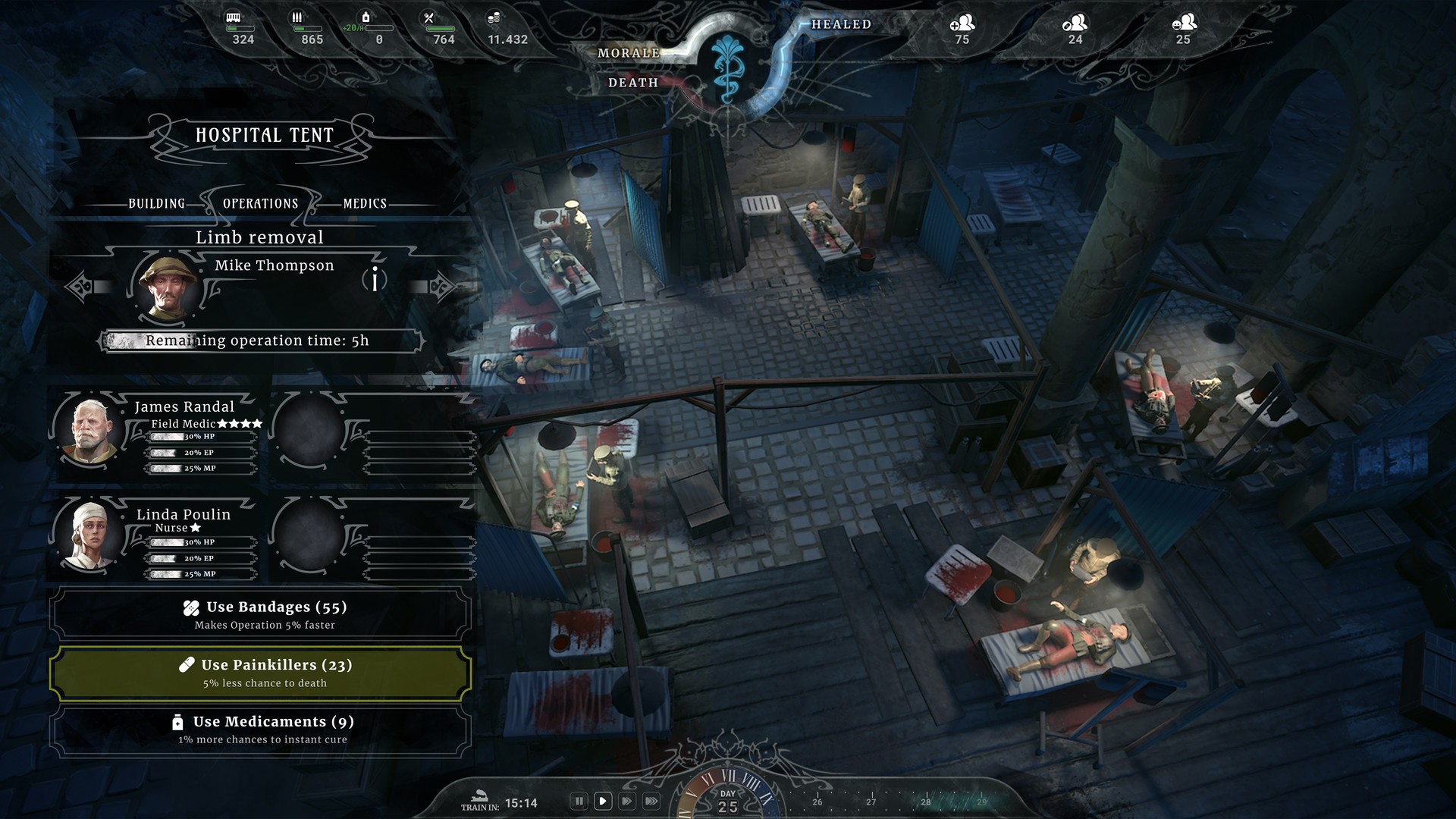Screen dimensions: 1456x819
Task: Set game speed to fastest triple arrow
Action: 651,801
